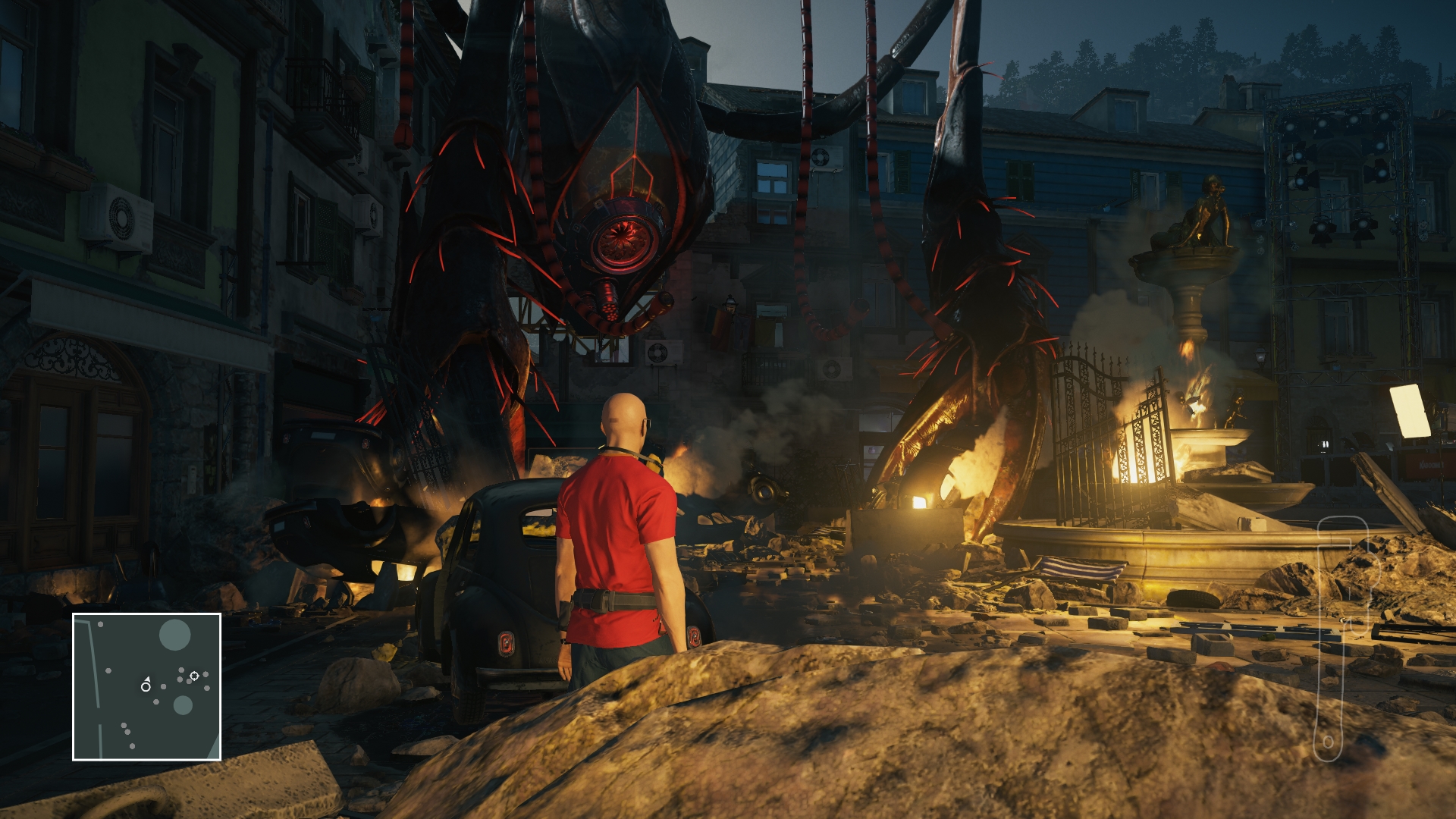Select the objective crosshair icon on the minimap
This screenshot has width=1456, height=819.
pyautogui.click(x=195, y=676)
